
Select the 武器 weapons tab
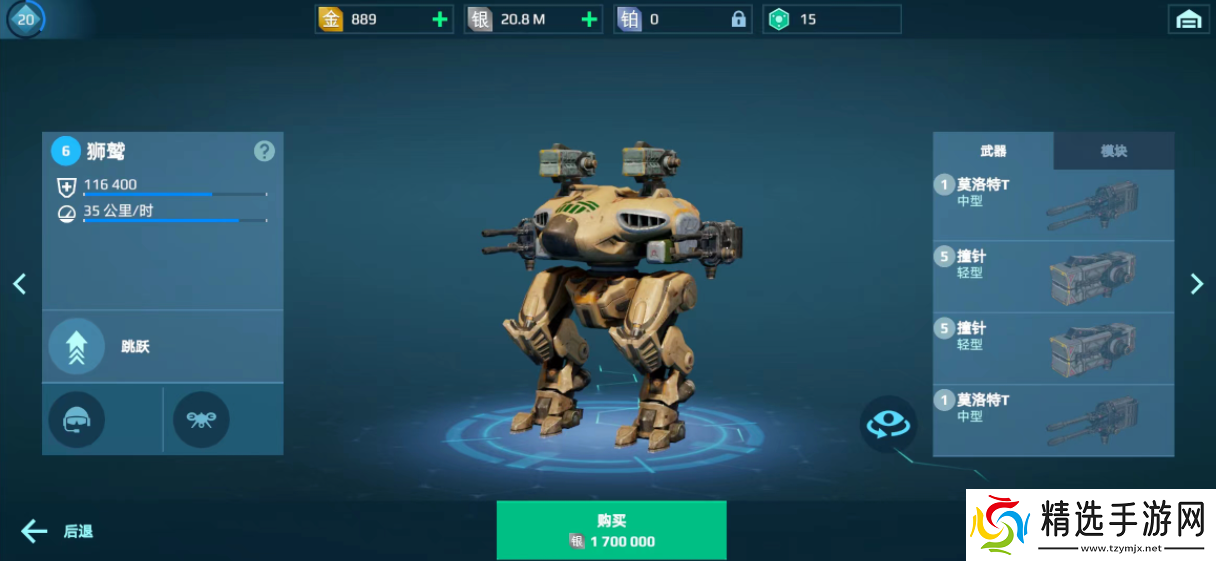pos(993,151)
